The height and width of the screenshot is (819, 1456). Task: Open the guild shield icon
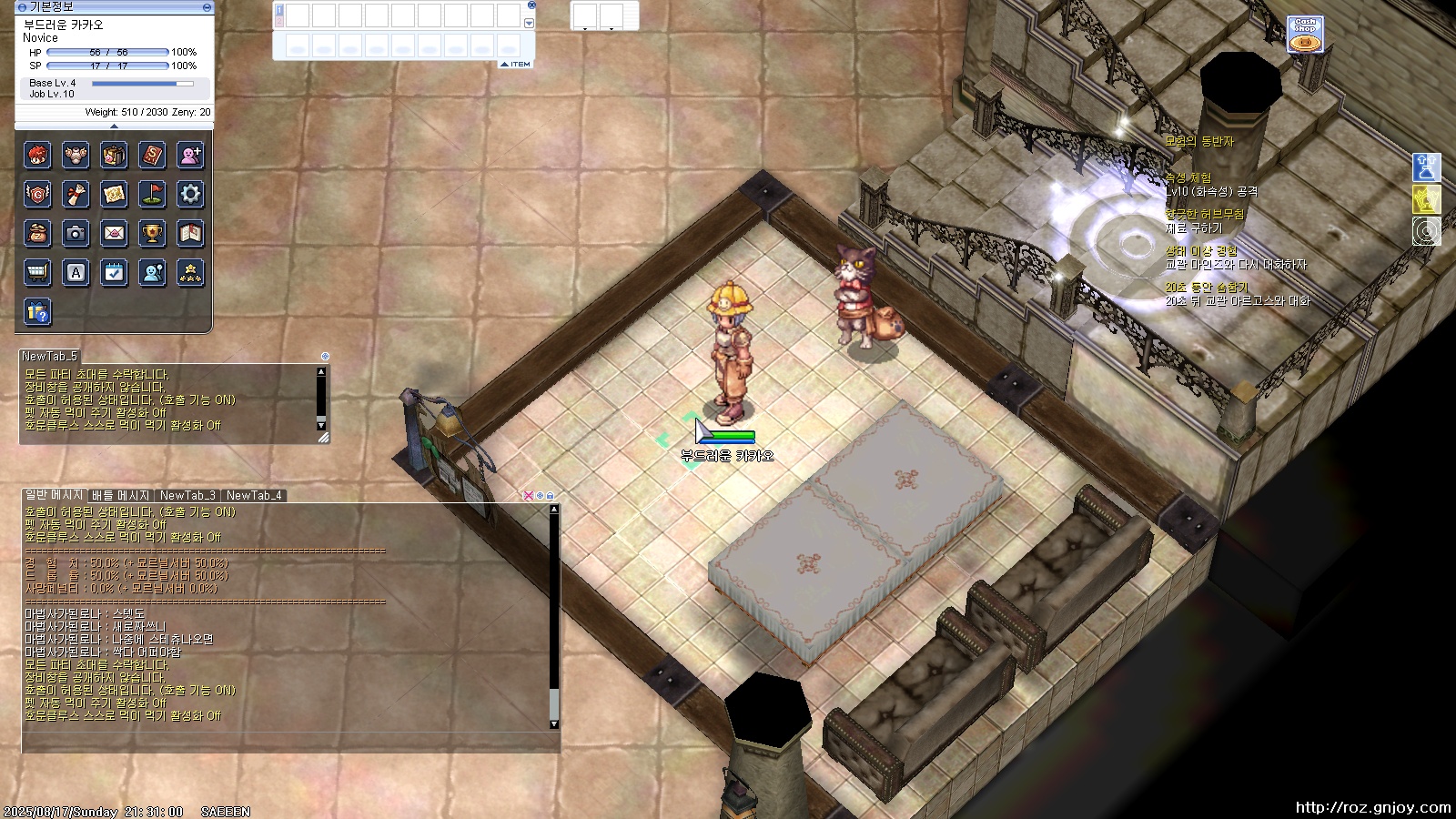pyautogui.click(x=37, y=194)
